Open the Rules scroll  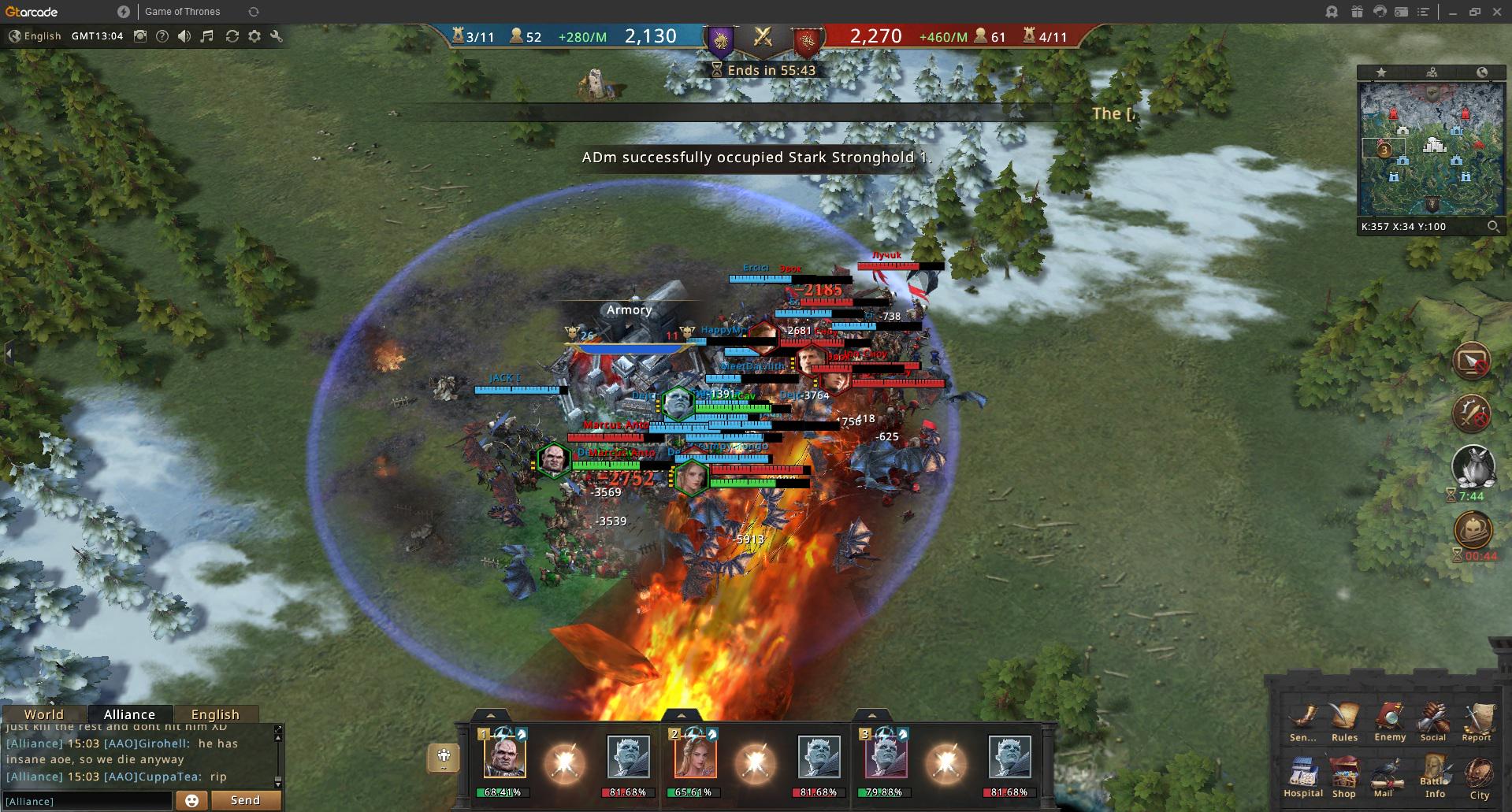[x=1344, y=718]
